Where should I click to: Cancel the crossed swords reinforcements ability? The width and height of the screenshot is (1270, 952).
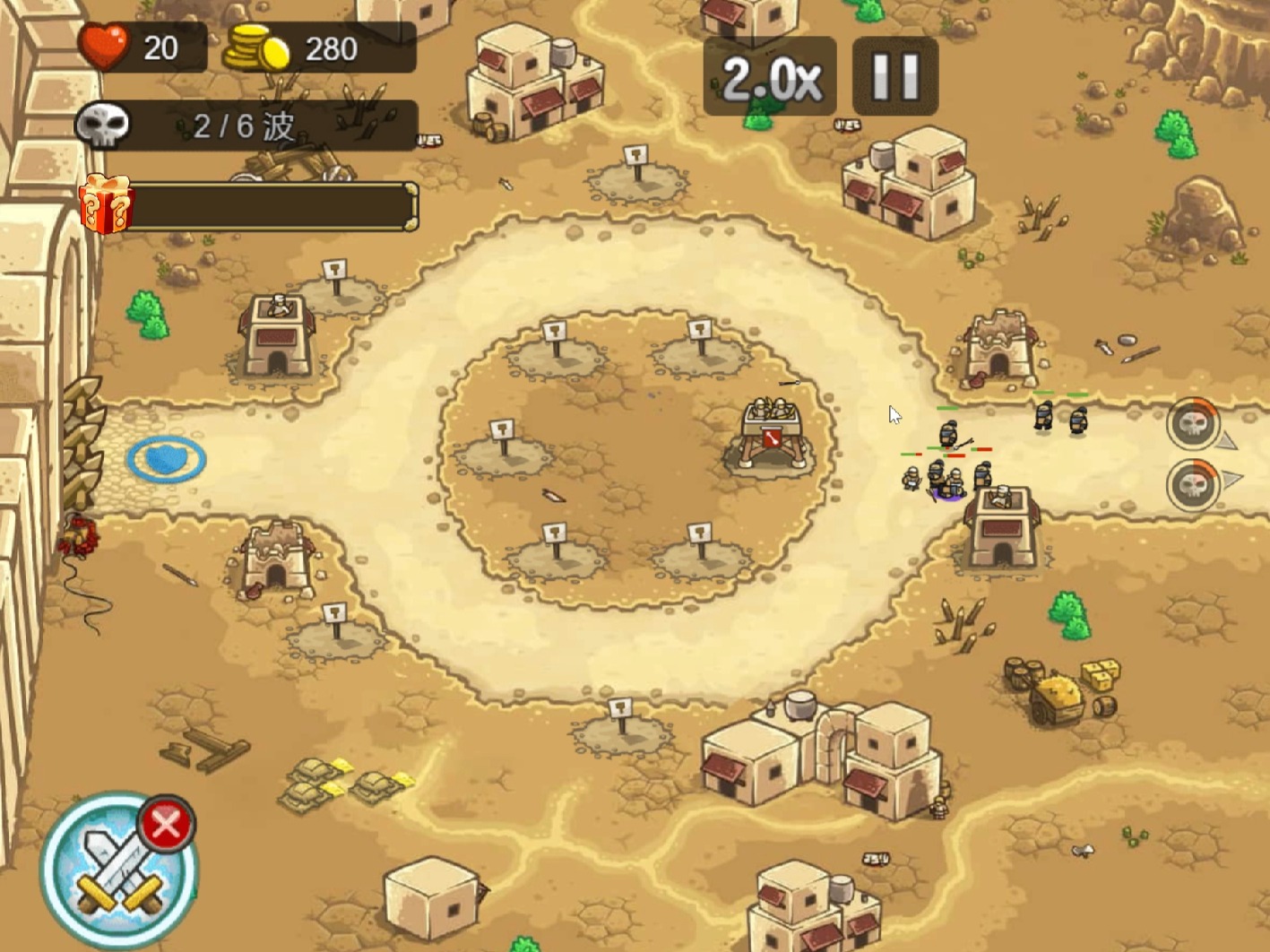click(x=166, y=824)
